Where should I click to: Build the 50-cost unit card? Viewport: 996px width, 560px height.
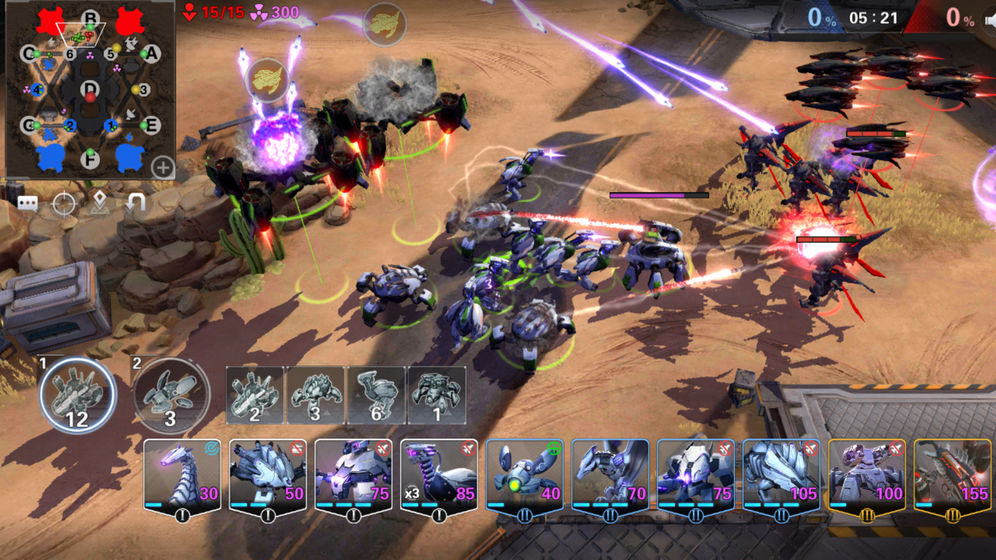(267, 478)
